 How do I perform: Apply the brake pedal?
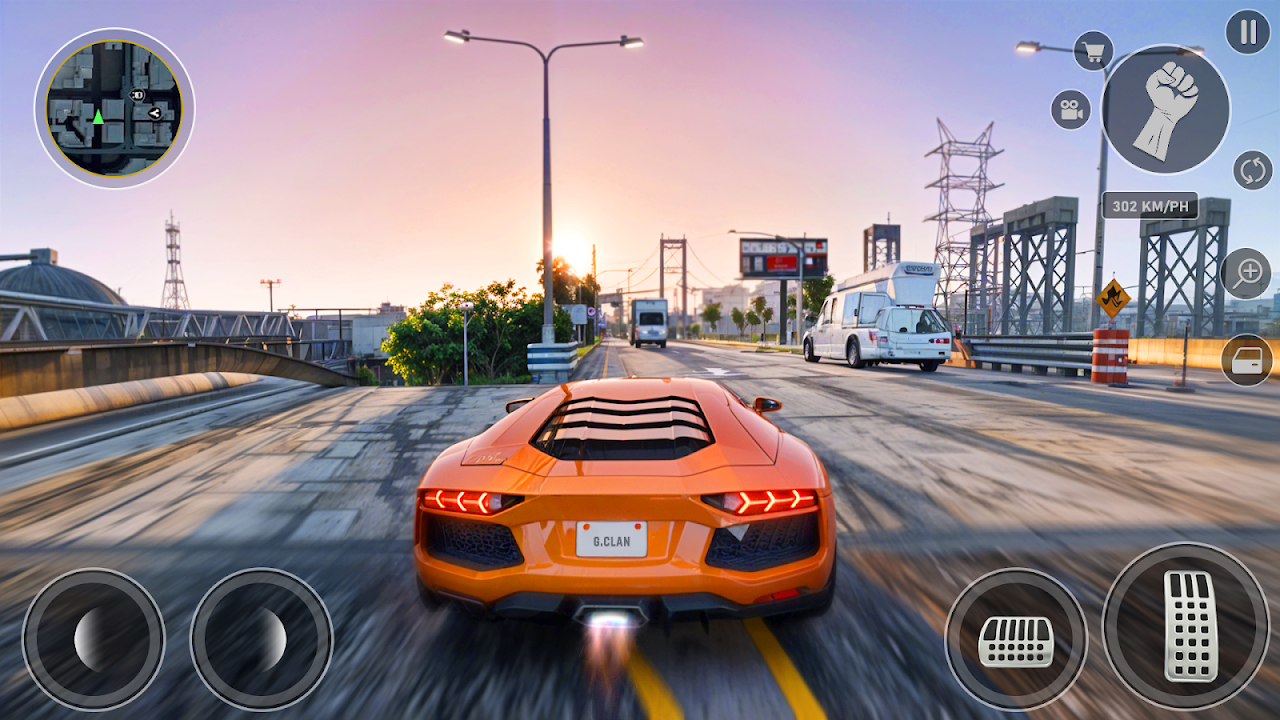tap(1016, 640)
